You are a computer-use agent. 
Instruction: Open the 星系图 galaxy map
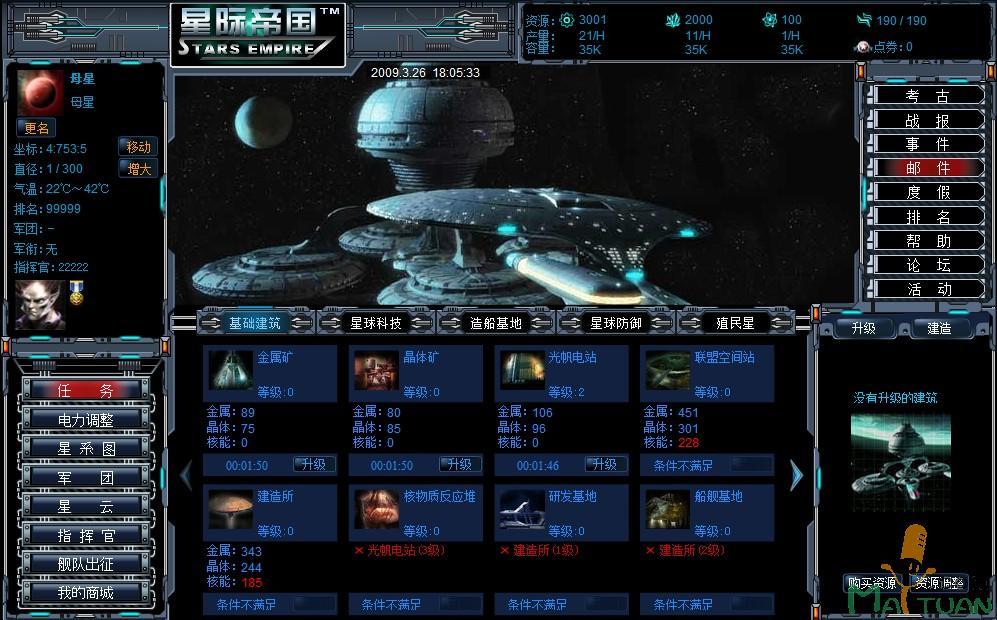pyautogui.click(x=85, y=448)
